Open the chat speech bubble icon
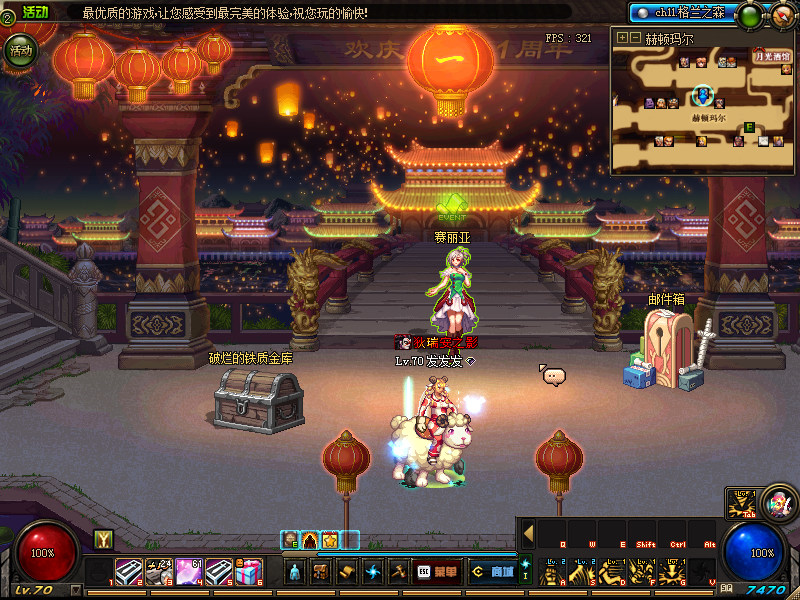 tap(553, 376)
